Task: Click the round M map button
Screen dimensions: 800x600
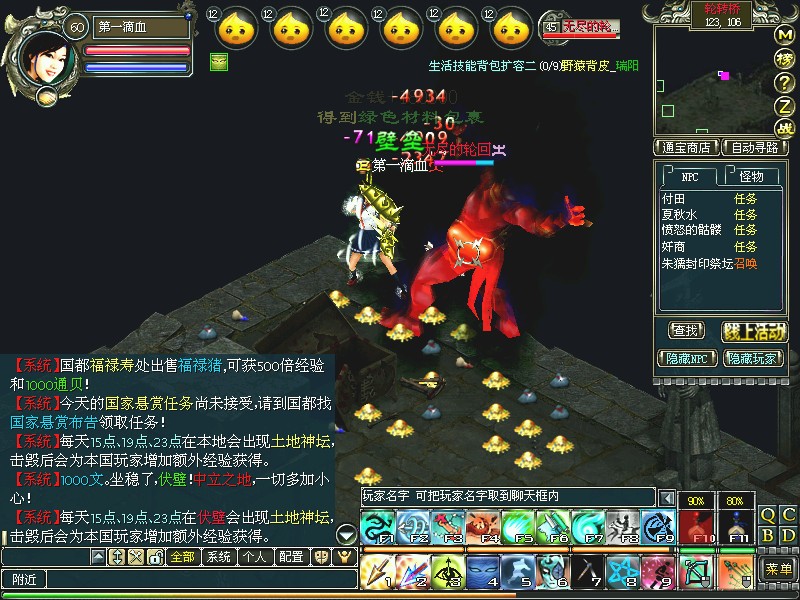Action: coord(785,35)
